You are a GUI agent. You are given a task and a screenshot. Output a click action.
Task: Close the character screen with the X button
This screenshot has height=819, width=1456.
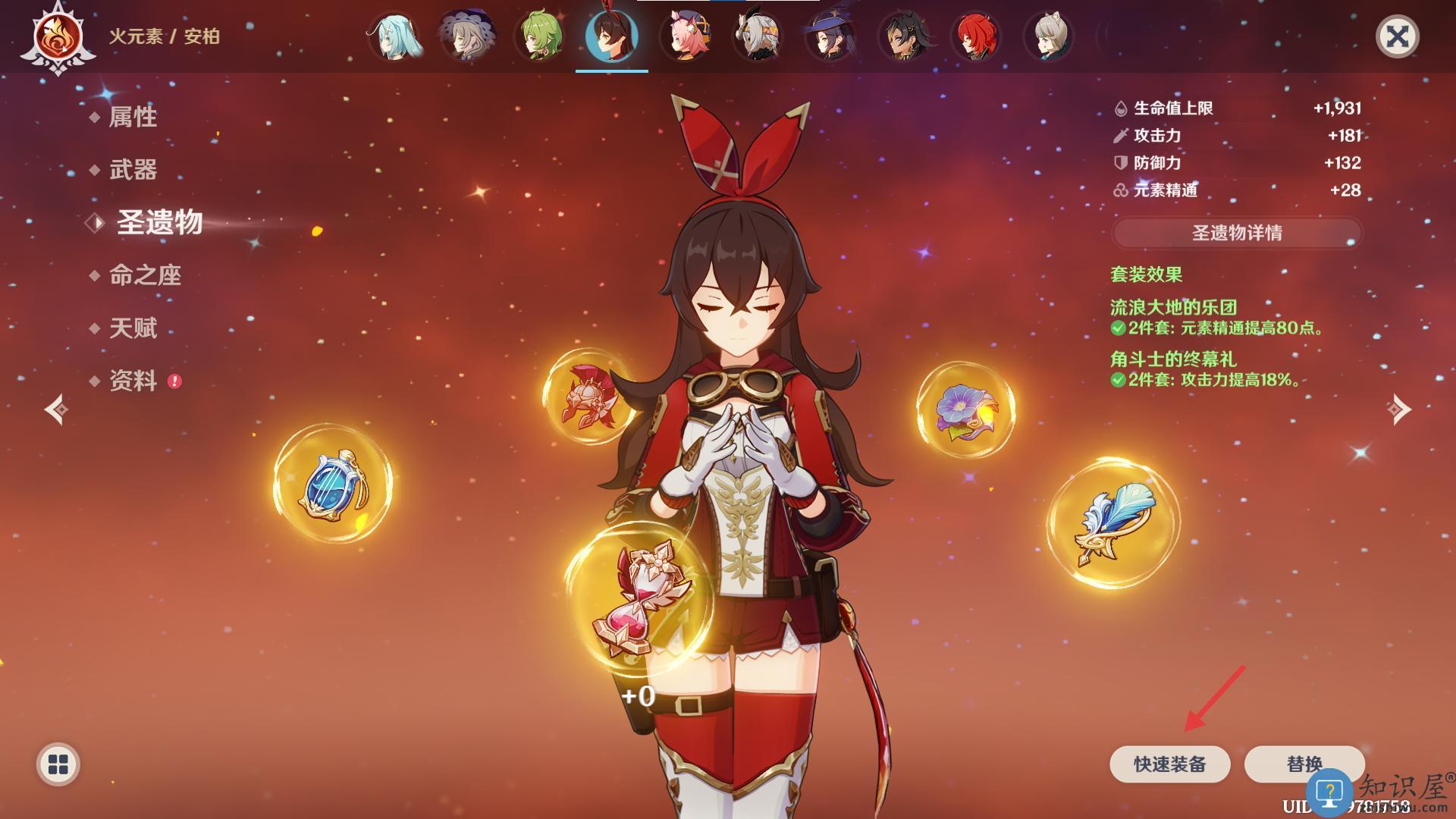(x=1397, y=36)
